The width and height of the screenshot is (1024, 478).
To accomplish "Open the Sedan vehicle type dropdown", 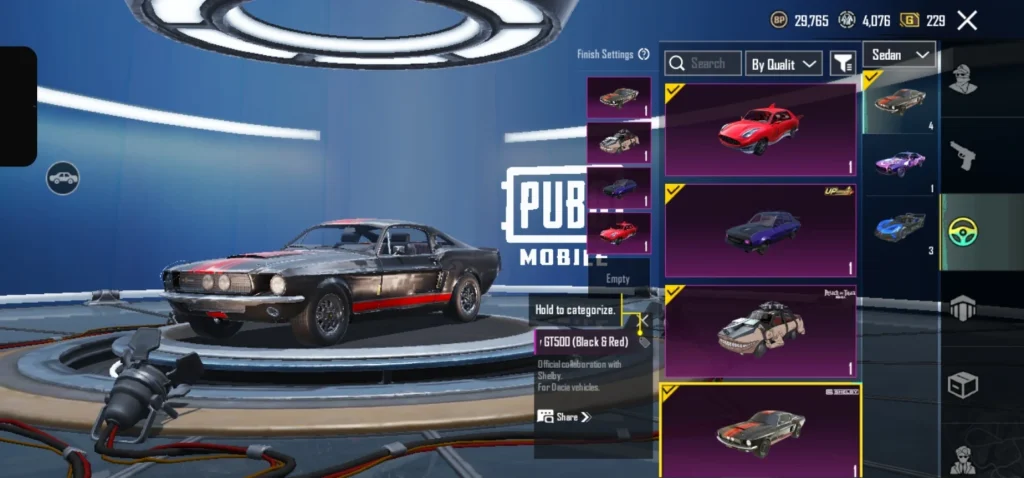I will [899, 54].
